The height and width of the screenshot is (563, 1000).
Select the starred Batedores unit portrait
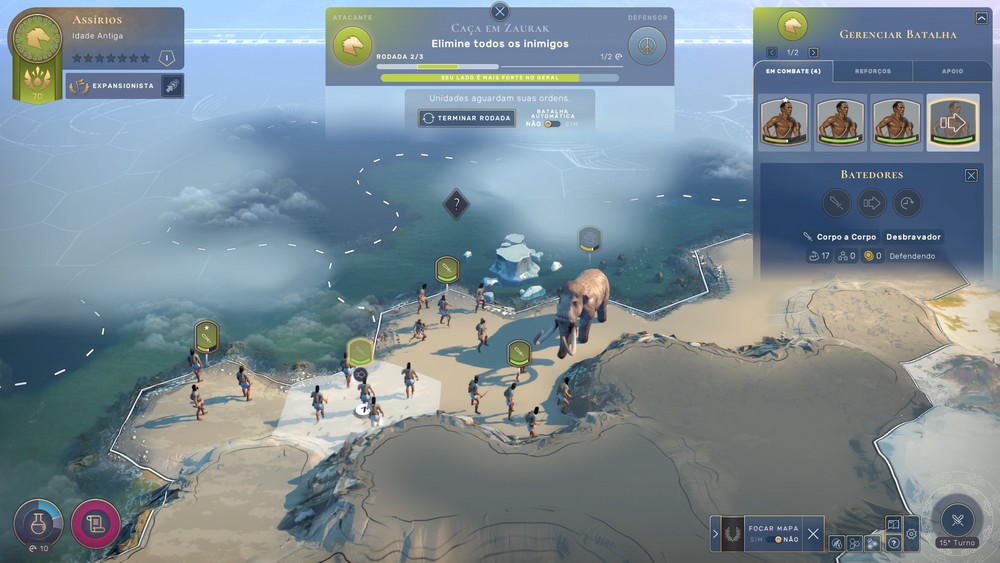(784, 122)
